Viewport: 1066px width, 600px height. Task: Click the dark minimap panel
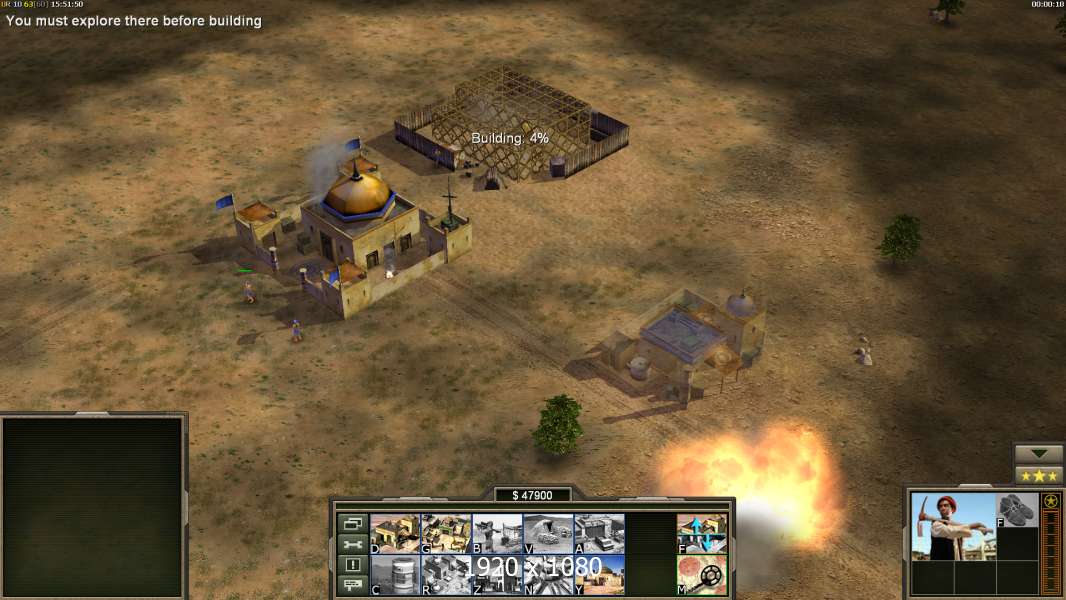tap(94, 506)
